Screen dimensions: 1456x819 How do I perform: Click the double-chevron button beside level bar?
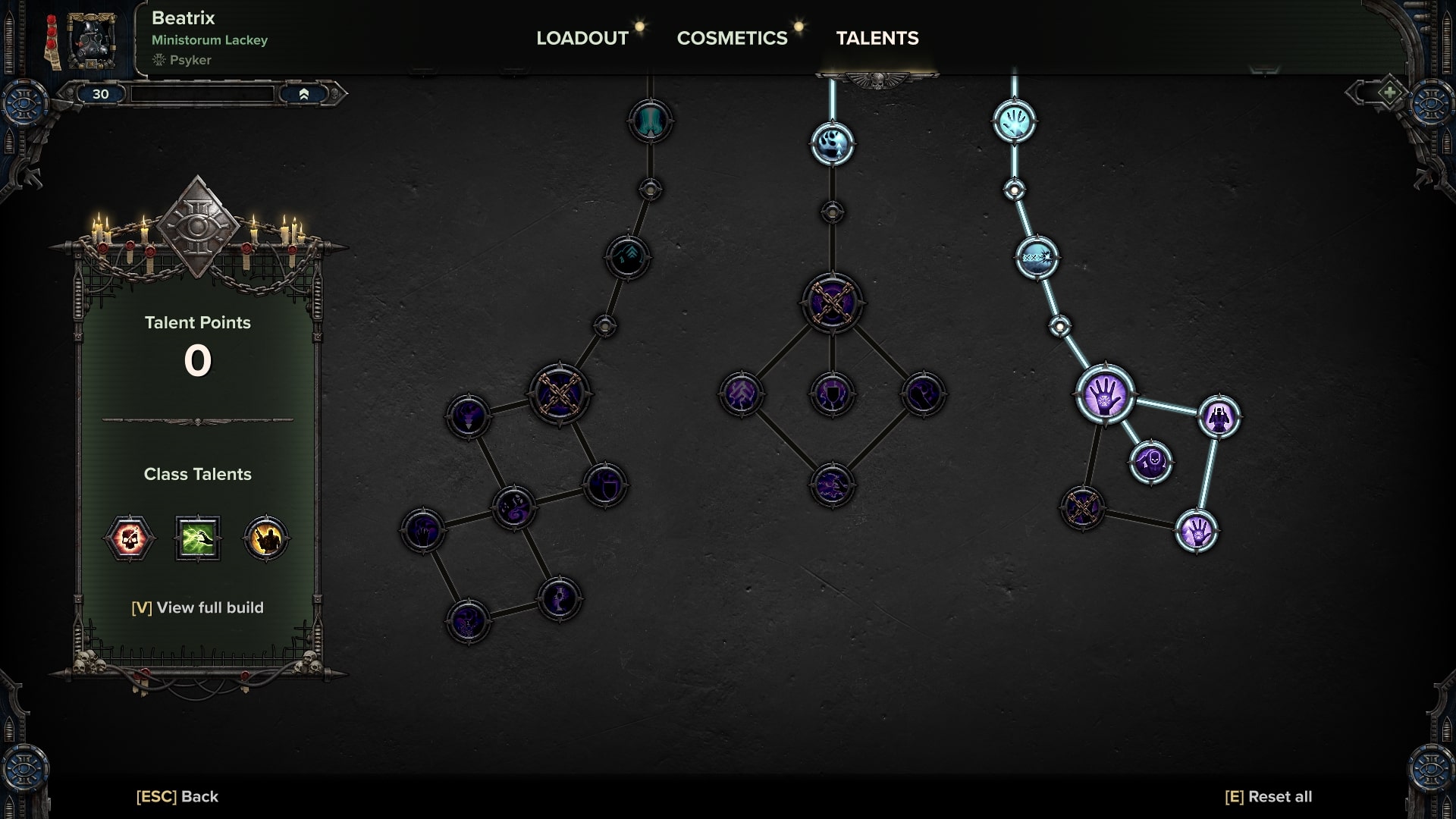pos(303,94)
